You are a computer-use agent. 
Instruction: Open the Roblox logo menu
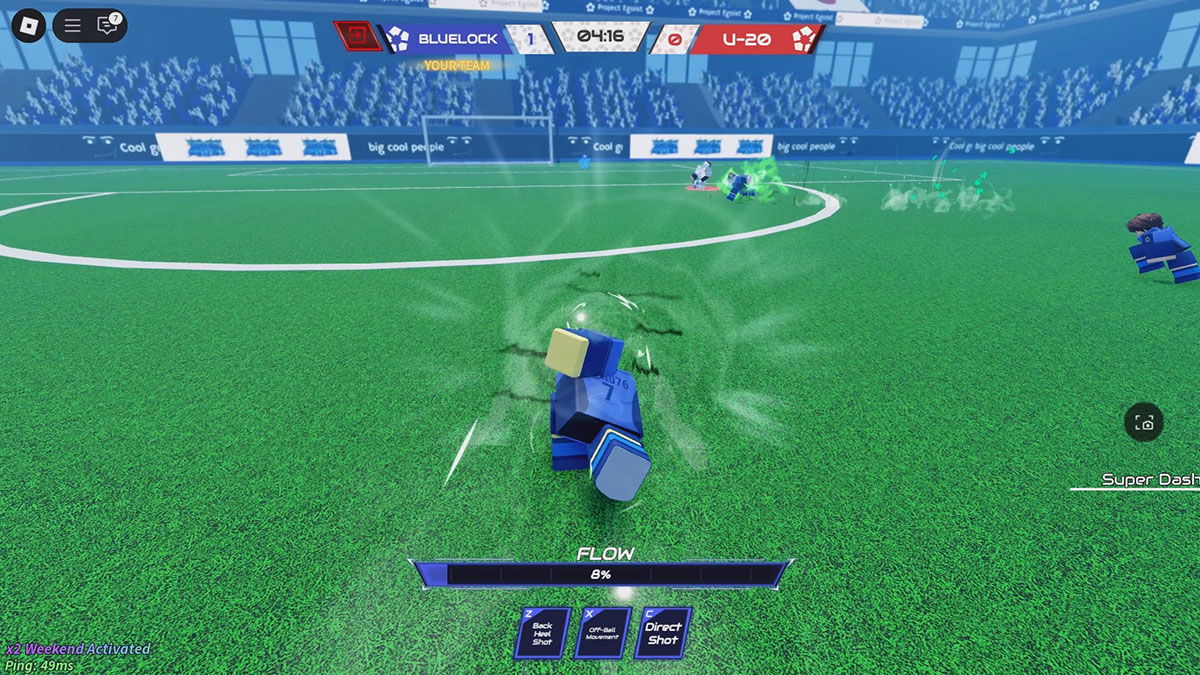[x=29, y=26]
